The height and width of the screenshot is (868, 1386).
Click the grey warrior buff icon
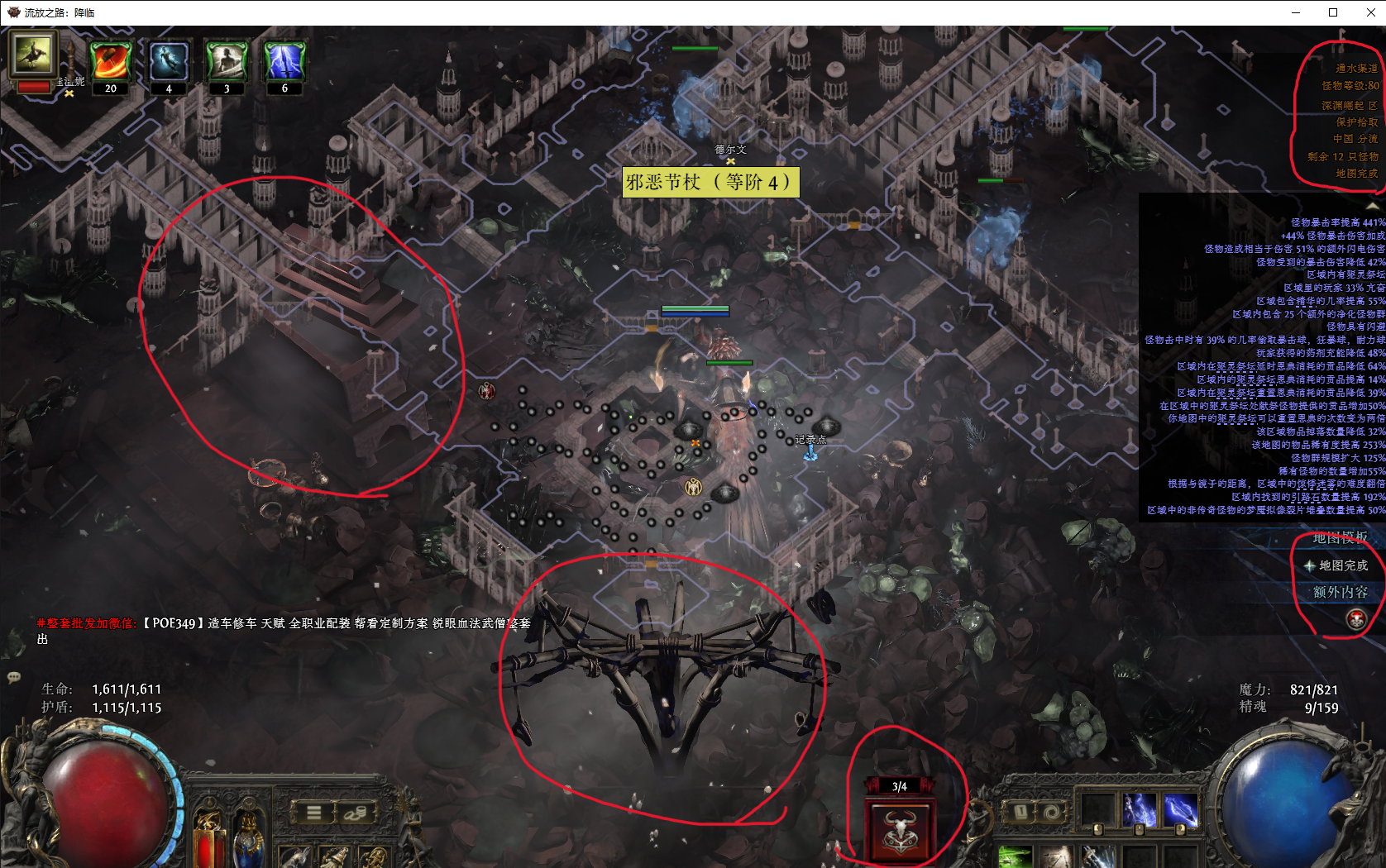pos(227,60)
